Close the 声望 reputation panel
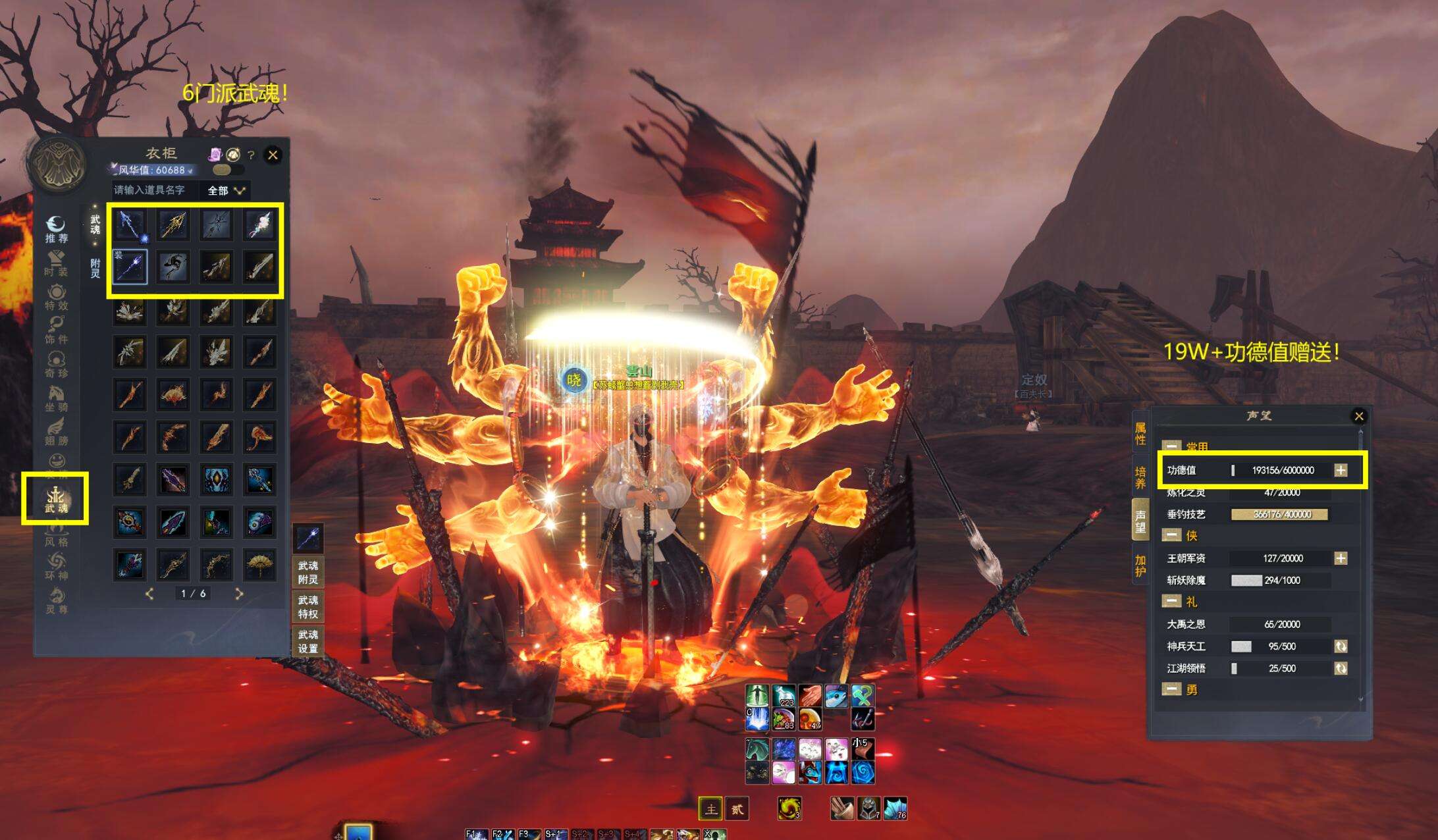The height and width of the screenshot is (840, 1438). click(1358, 416)
